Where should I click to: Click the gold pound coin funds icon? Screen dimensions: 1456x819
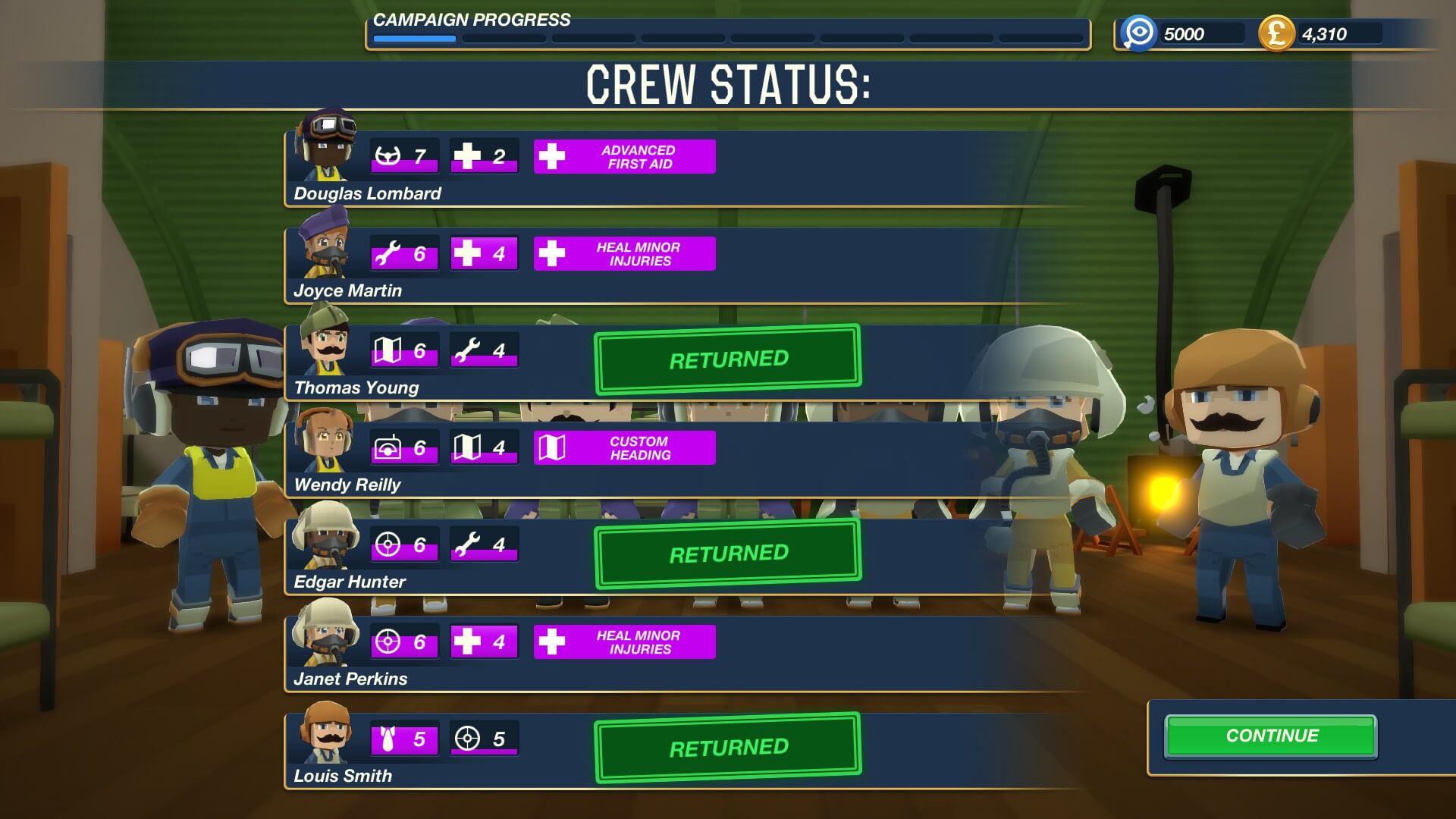click(1276, 34)
